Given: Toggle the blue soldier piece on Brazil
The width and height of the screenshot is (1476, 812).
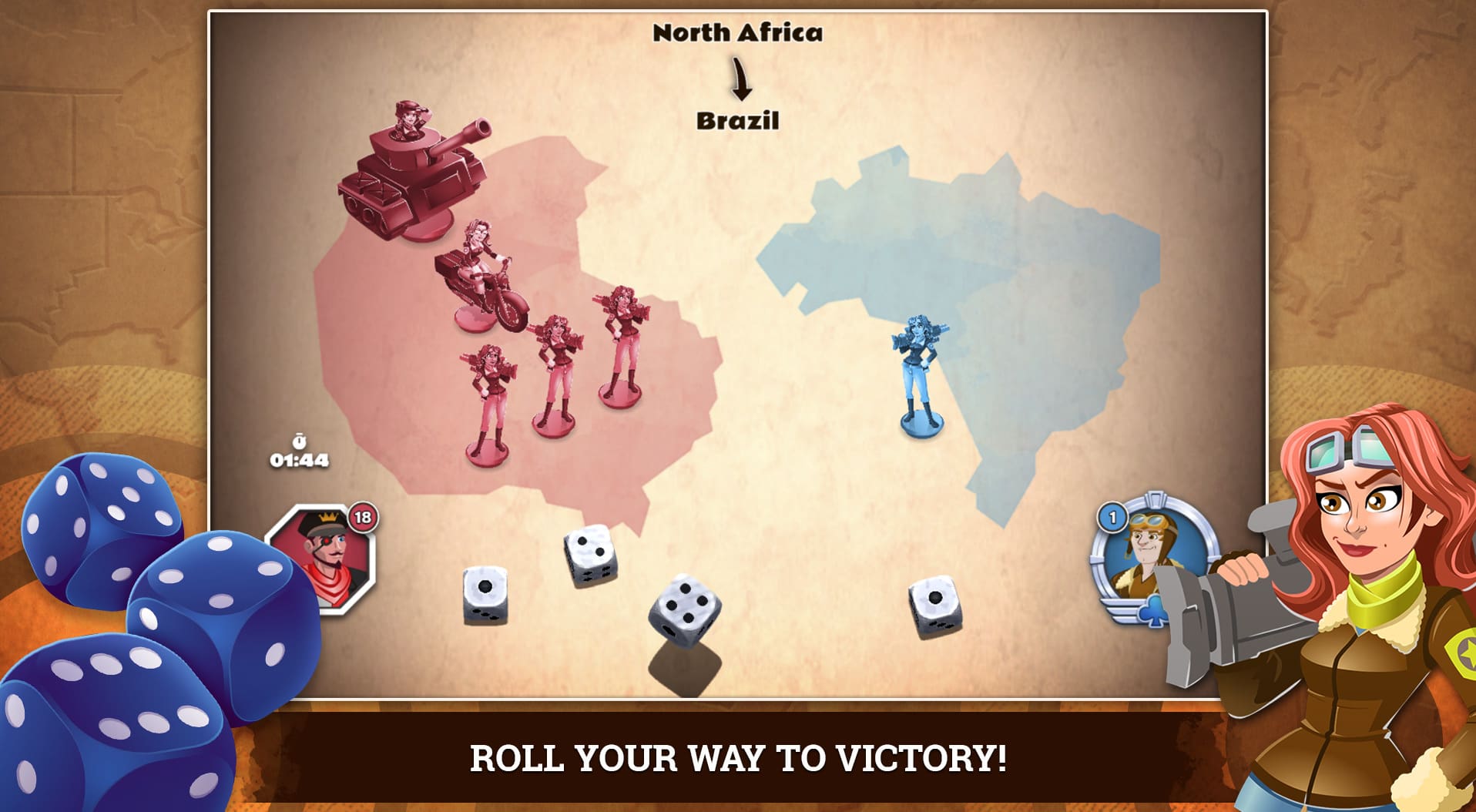Looking at the screenshot, I should pyautogui.click(x=921, y=370).
